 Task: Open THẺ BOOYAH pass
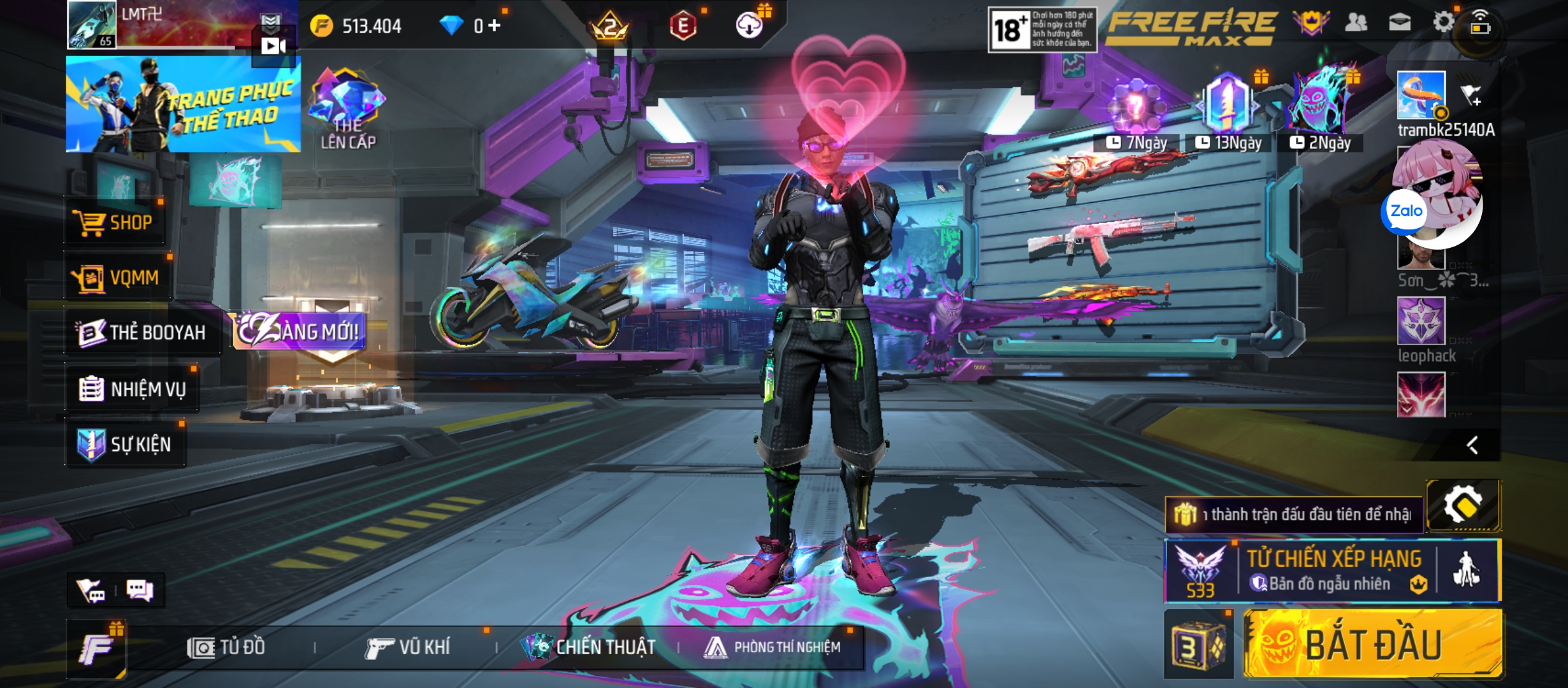(142, 332)
